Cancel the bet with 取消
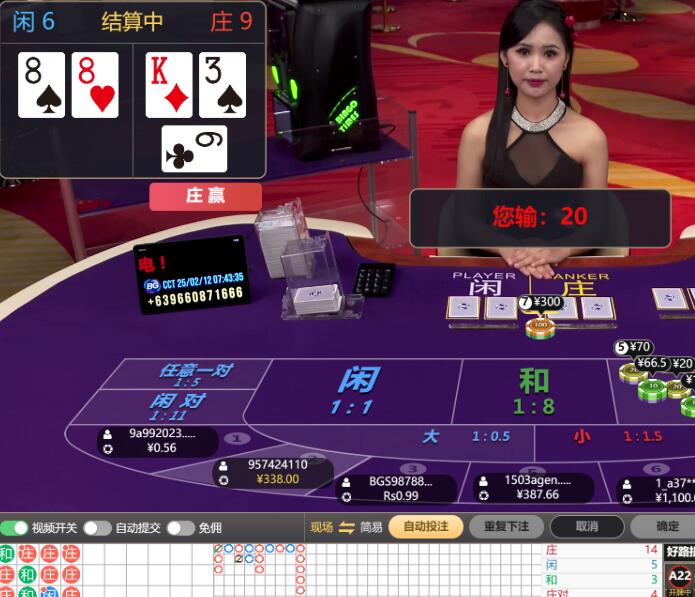The image size is (695, 597). (586, 527)
